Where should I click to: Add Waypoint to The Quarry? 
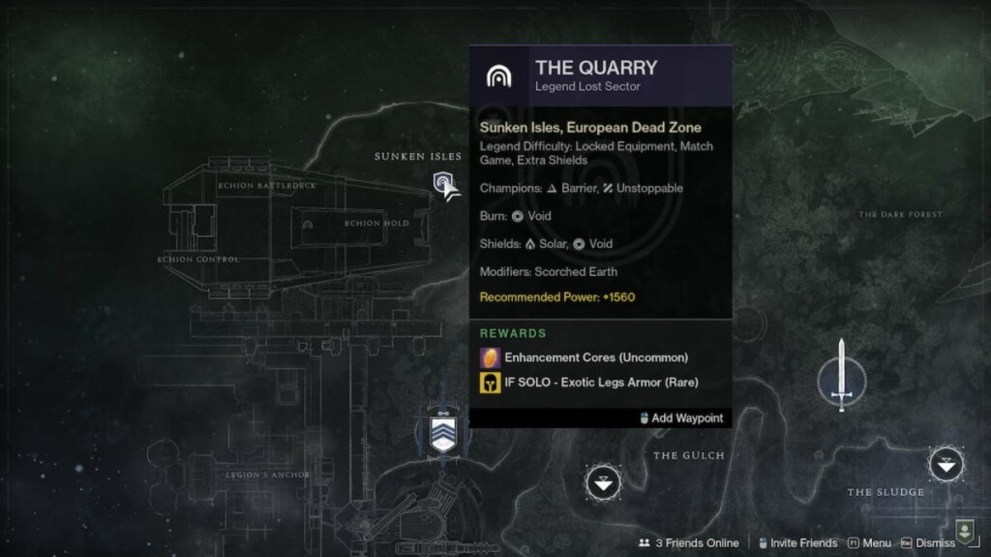click(681, 418)
